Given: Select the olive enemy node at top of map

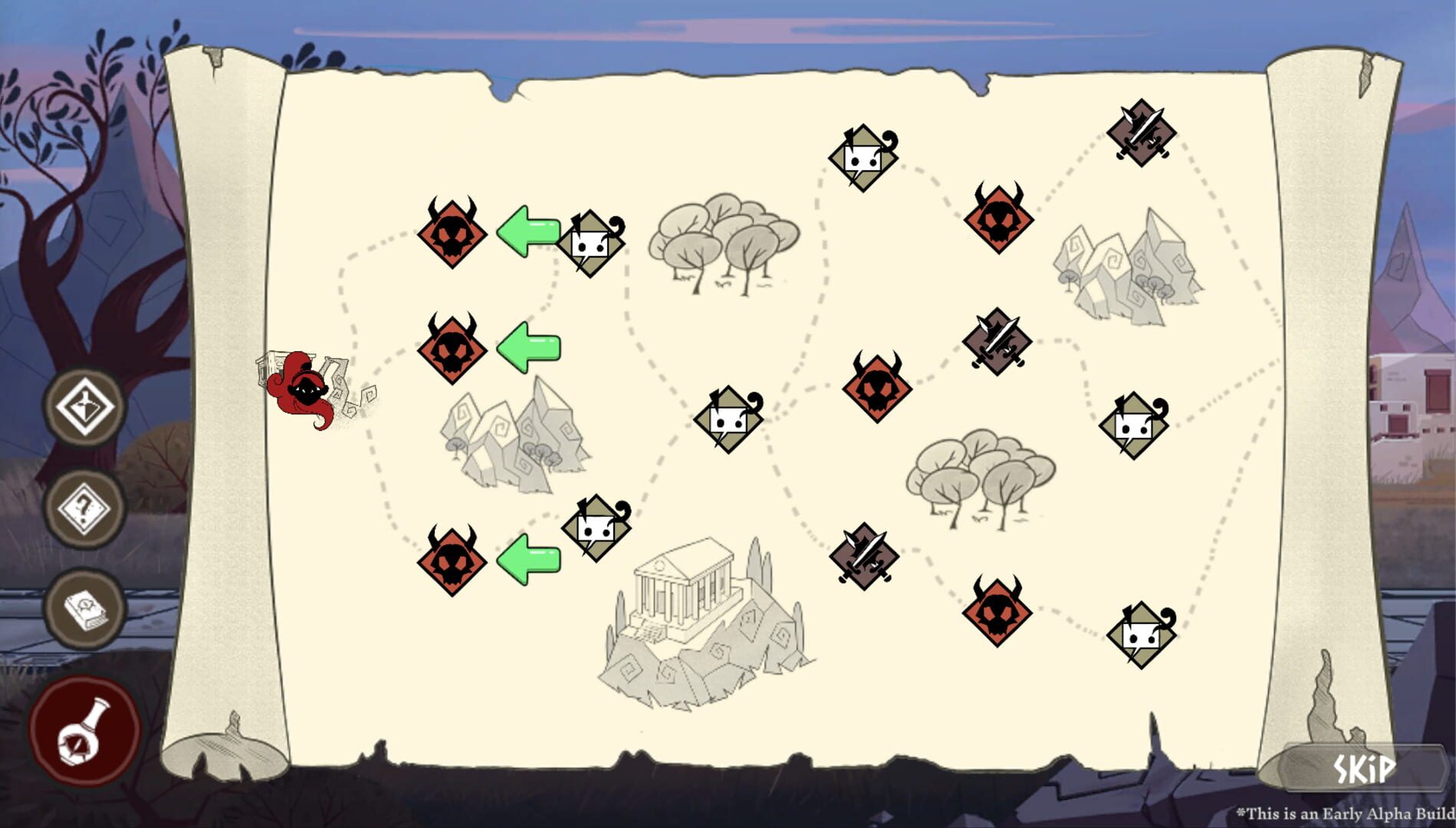Looking at the screenshot, I should [x=863, y=157].
